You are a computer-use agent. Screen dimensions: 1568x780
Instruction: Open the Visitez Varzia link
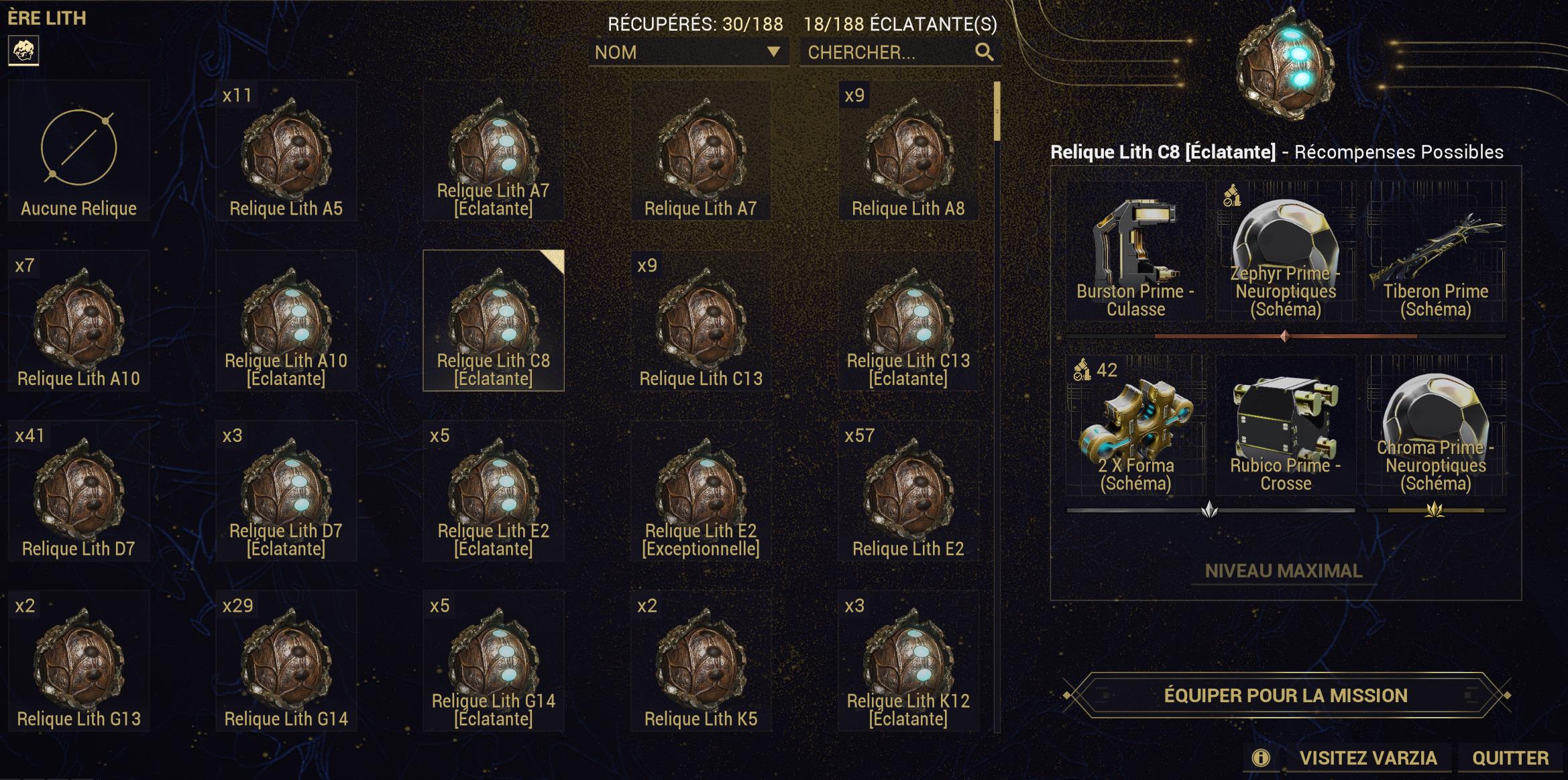click(1367, 758)
